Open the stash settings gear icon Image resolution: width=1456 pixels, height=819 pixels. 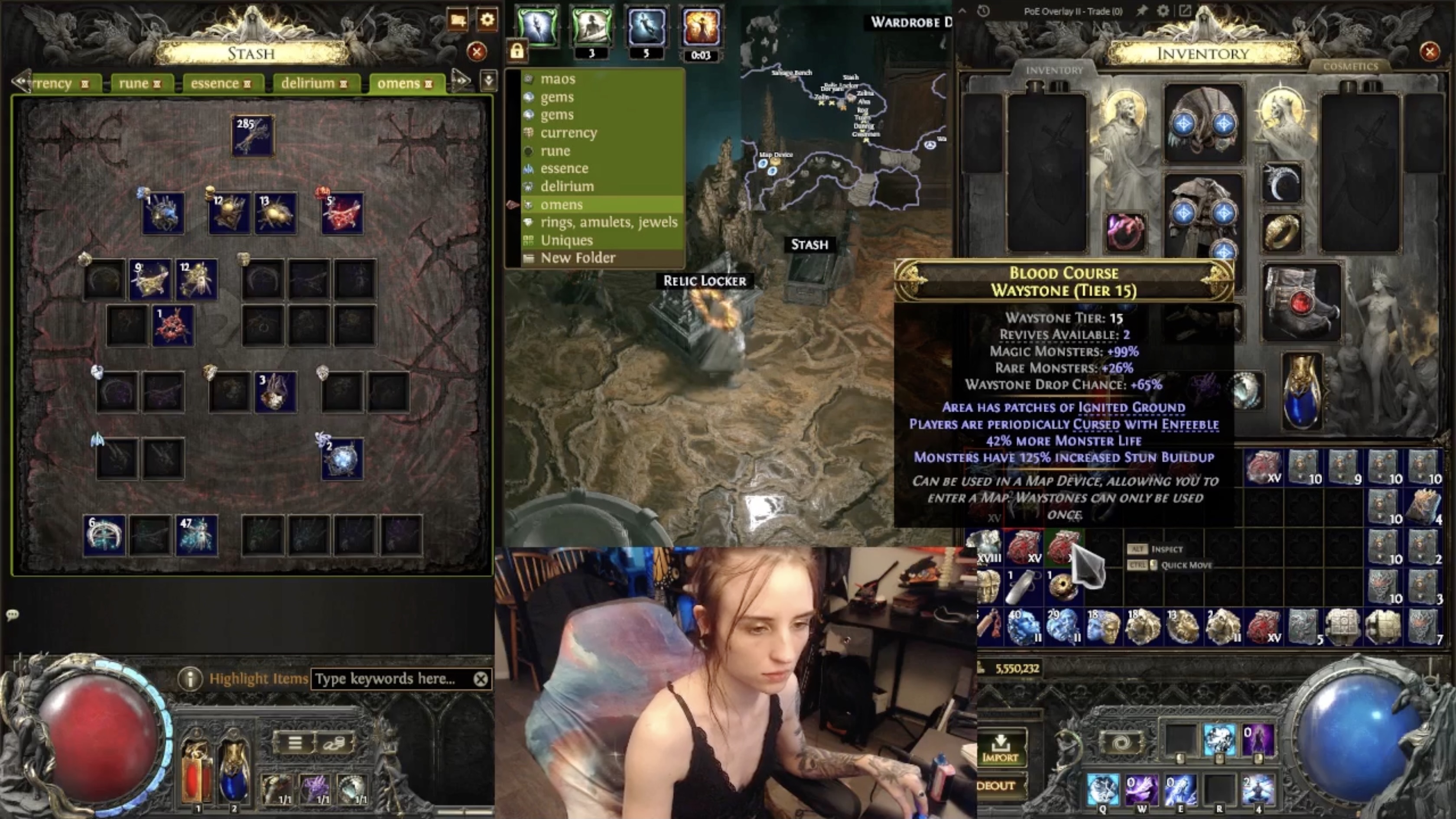[x=487, y=20]
